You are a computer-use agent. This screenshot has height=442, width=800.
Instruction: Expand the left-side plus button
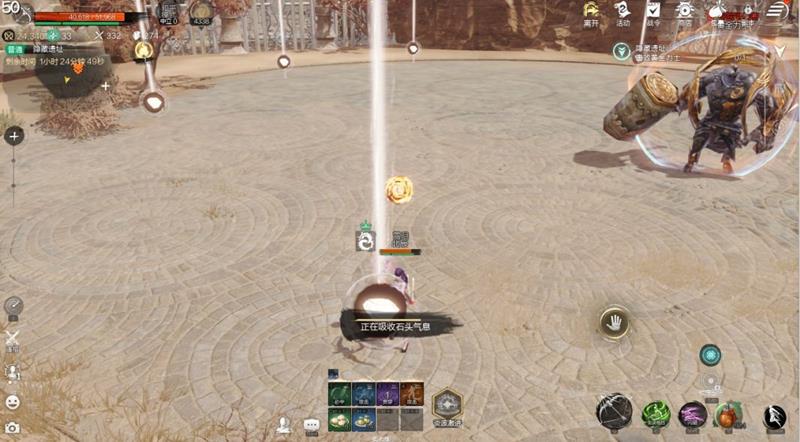click(14, 136)
